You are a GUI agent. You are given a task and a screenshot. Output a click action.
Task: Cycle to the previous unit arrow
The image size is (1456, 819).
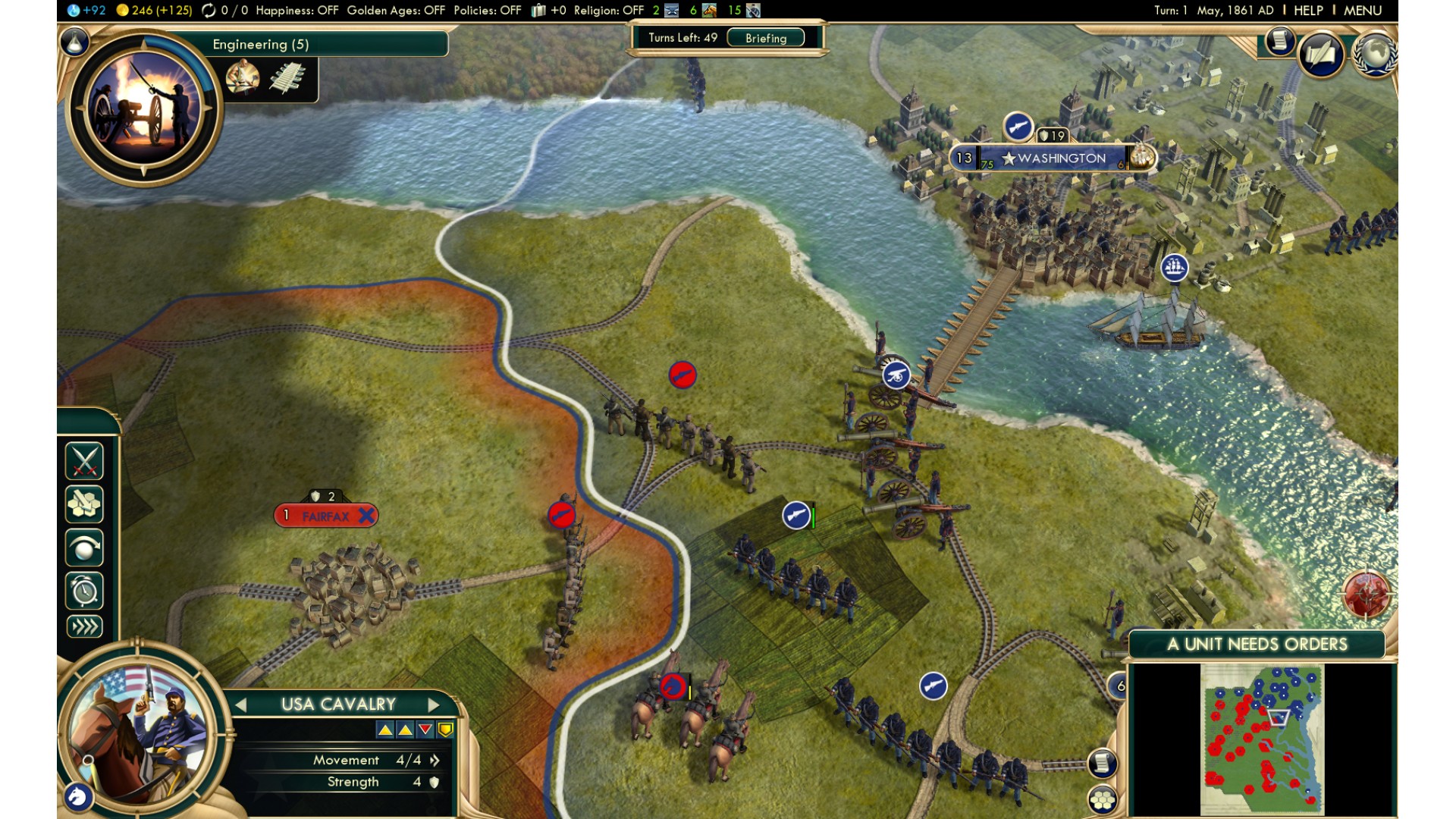pyautogui.click(x=241, y=704)
